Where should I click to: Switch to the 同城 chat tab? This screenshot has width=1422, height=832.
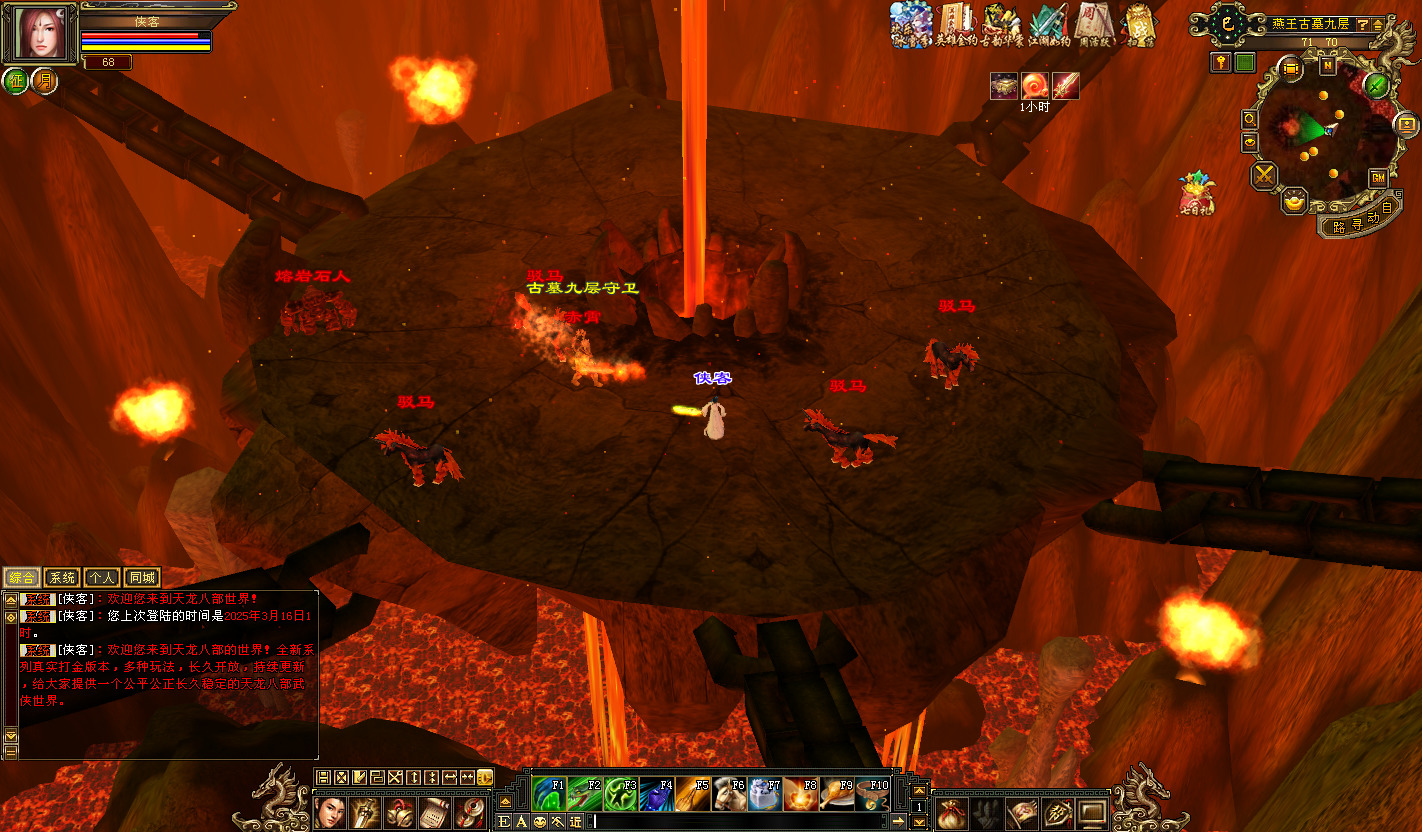click(x=142, y=577)
